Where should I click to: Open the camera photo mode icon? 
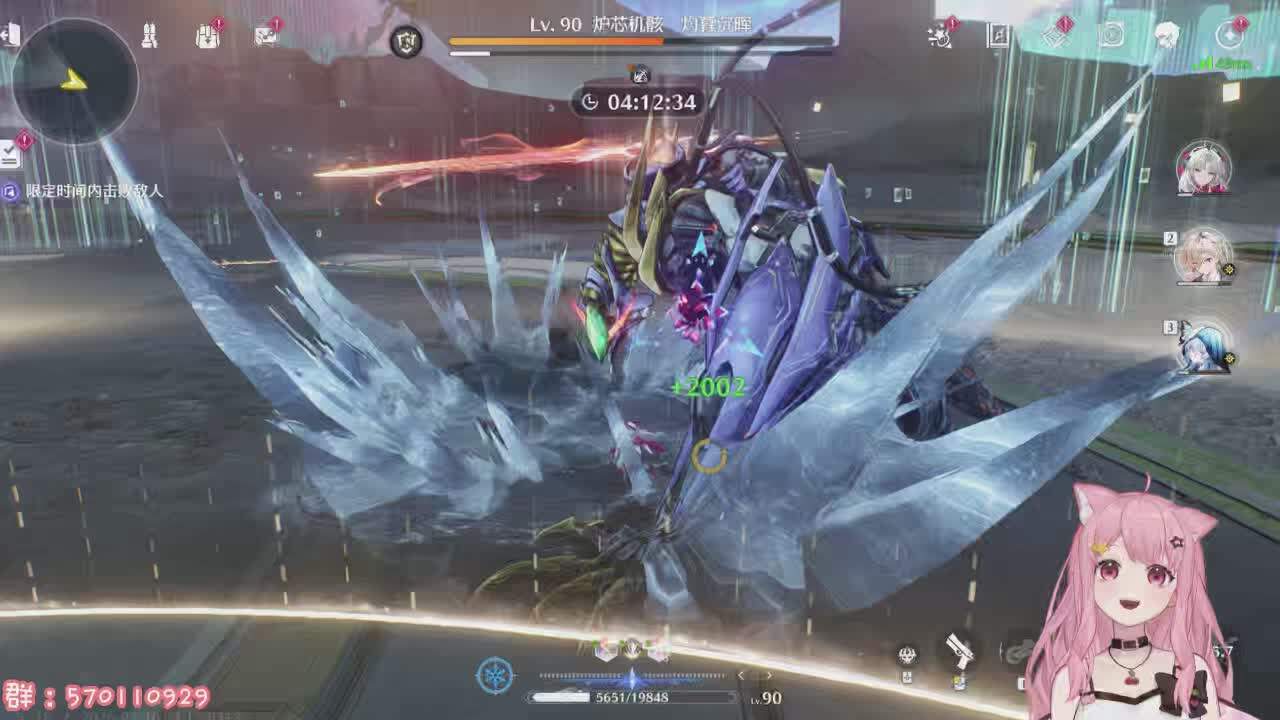tap(1111, 36)
